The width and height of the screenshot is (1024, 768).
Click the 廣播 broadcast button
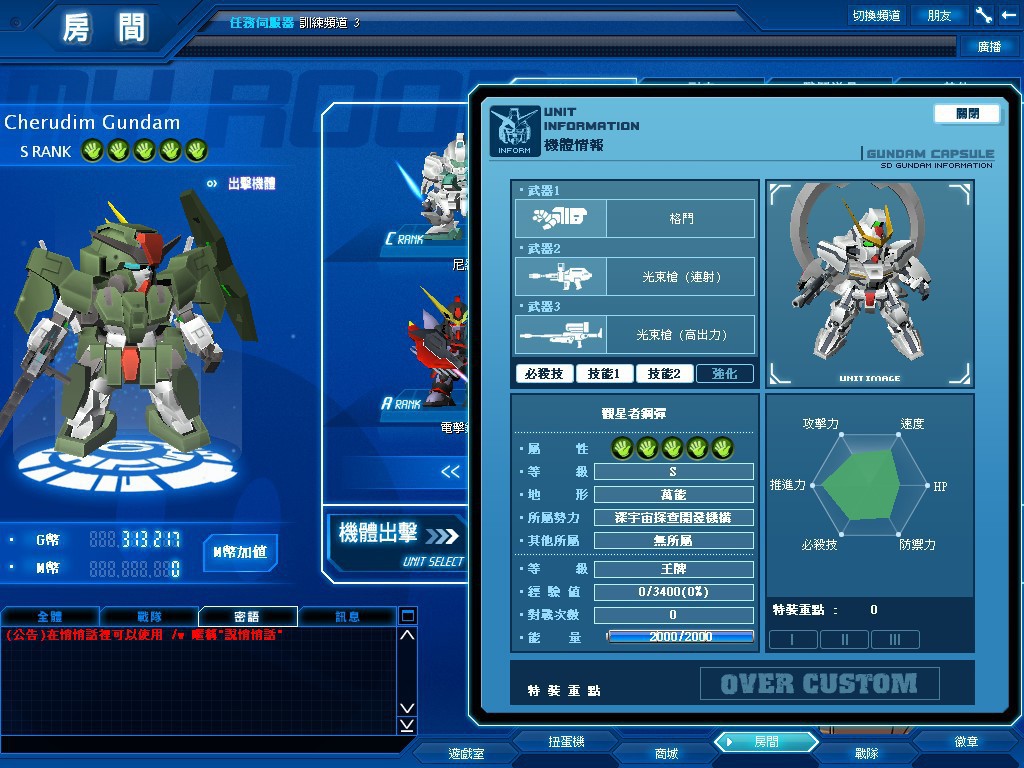(989, 46)
